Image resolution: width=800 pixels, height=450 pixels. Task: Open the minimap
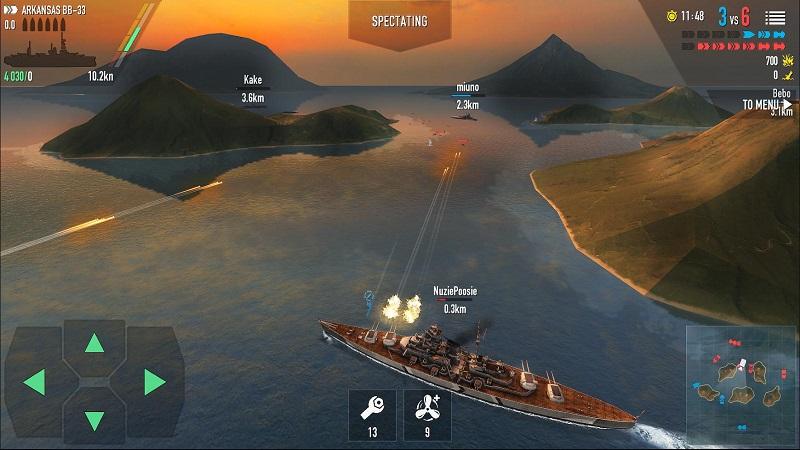coord(741,383)
